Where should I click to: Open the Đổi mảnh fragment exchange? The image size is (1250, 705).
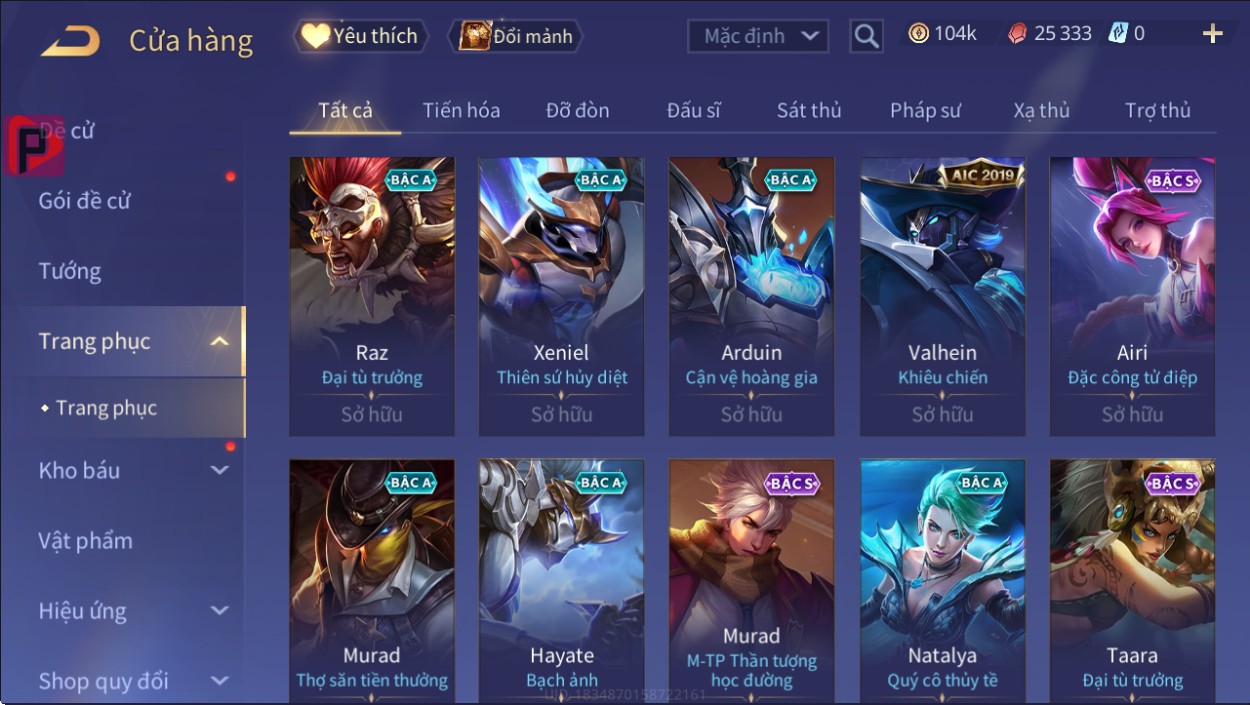point(516,37)
